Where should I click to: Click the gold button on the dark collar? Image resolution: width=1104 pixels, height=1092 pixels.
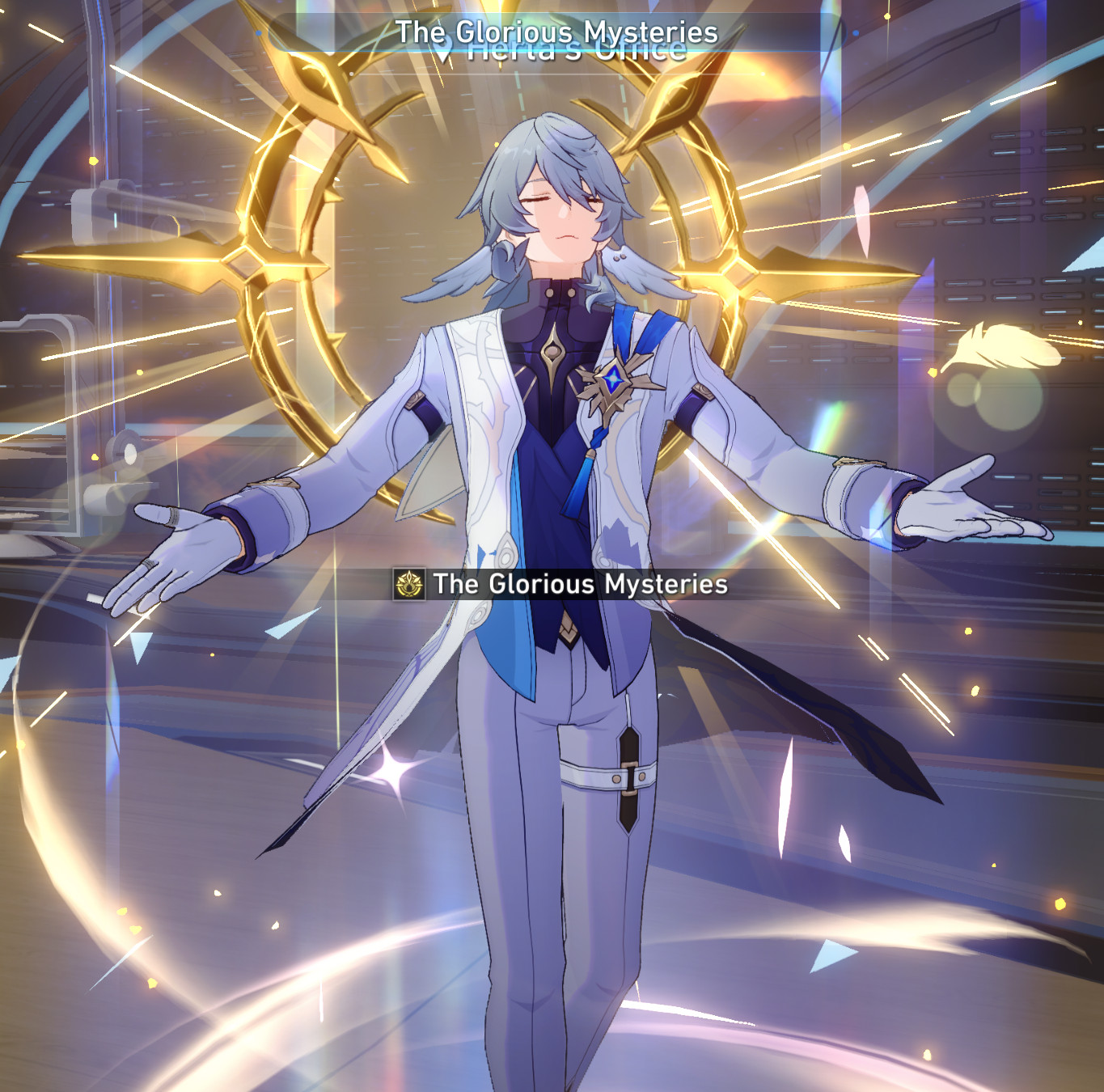[x=552, y=293]
